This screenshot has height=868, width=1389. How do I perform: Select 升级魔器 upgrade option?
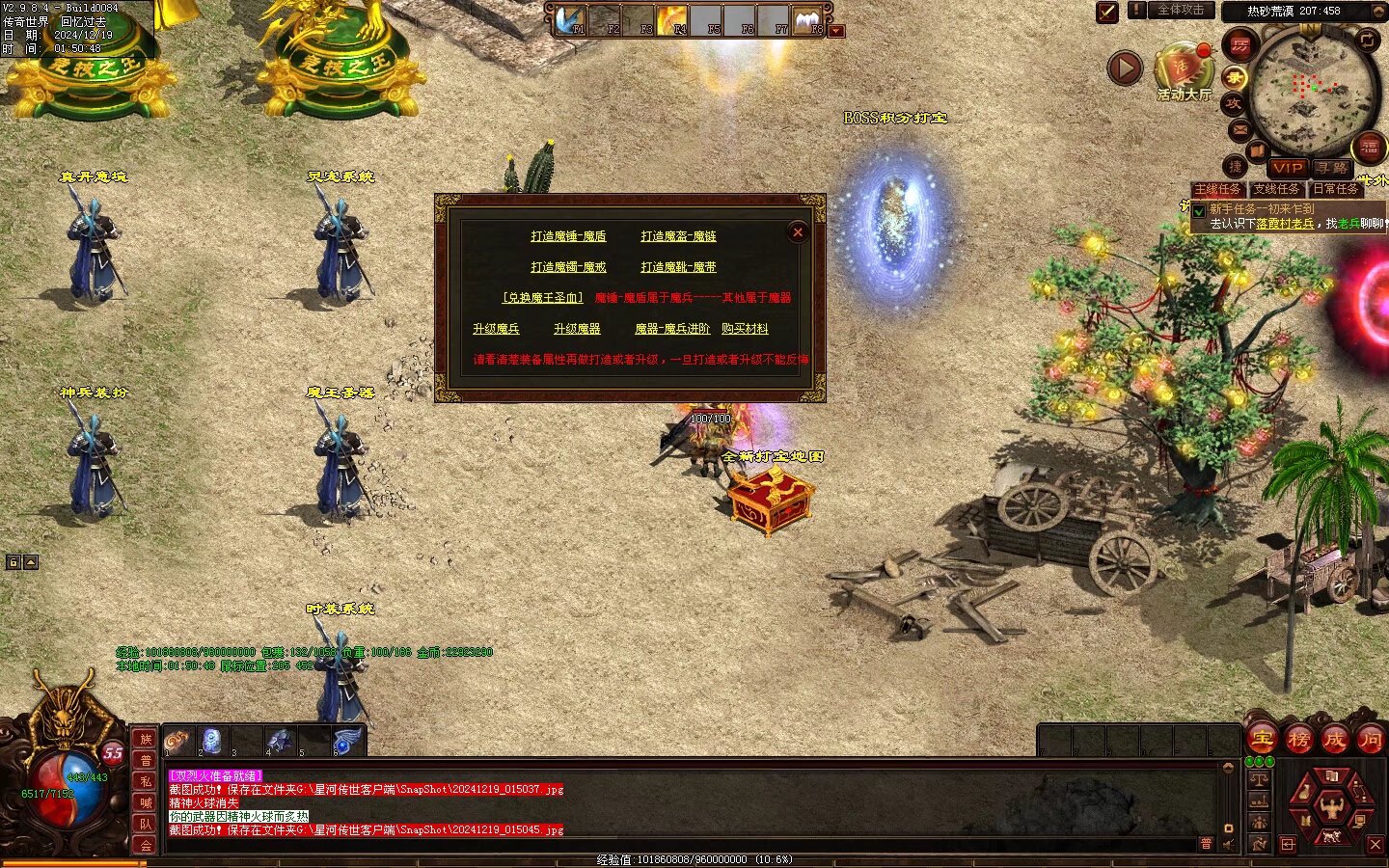click(577, 329)
